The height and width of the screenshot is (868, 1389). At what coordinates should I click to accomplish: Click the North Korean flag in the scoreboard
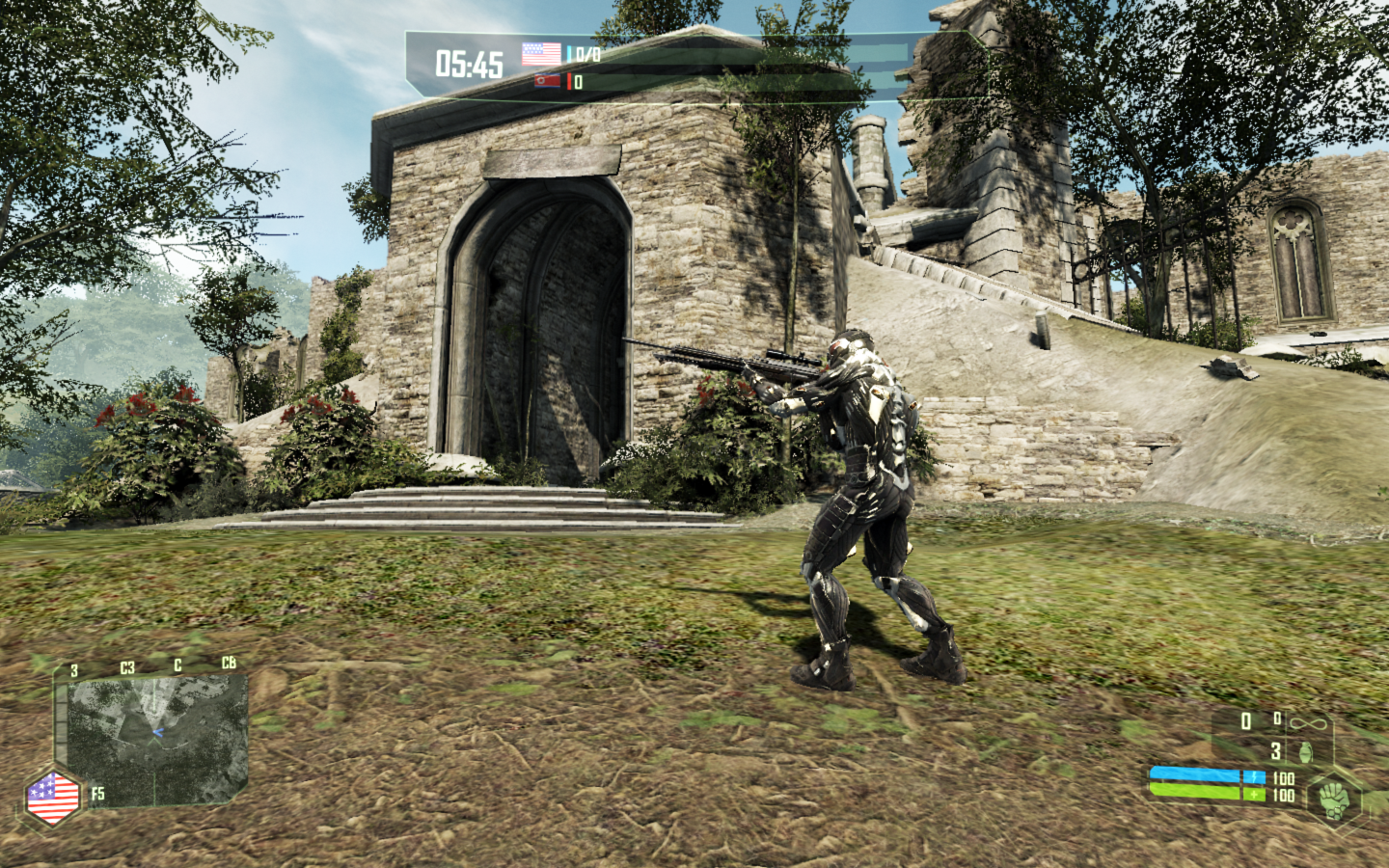(547, 81)
